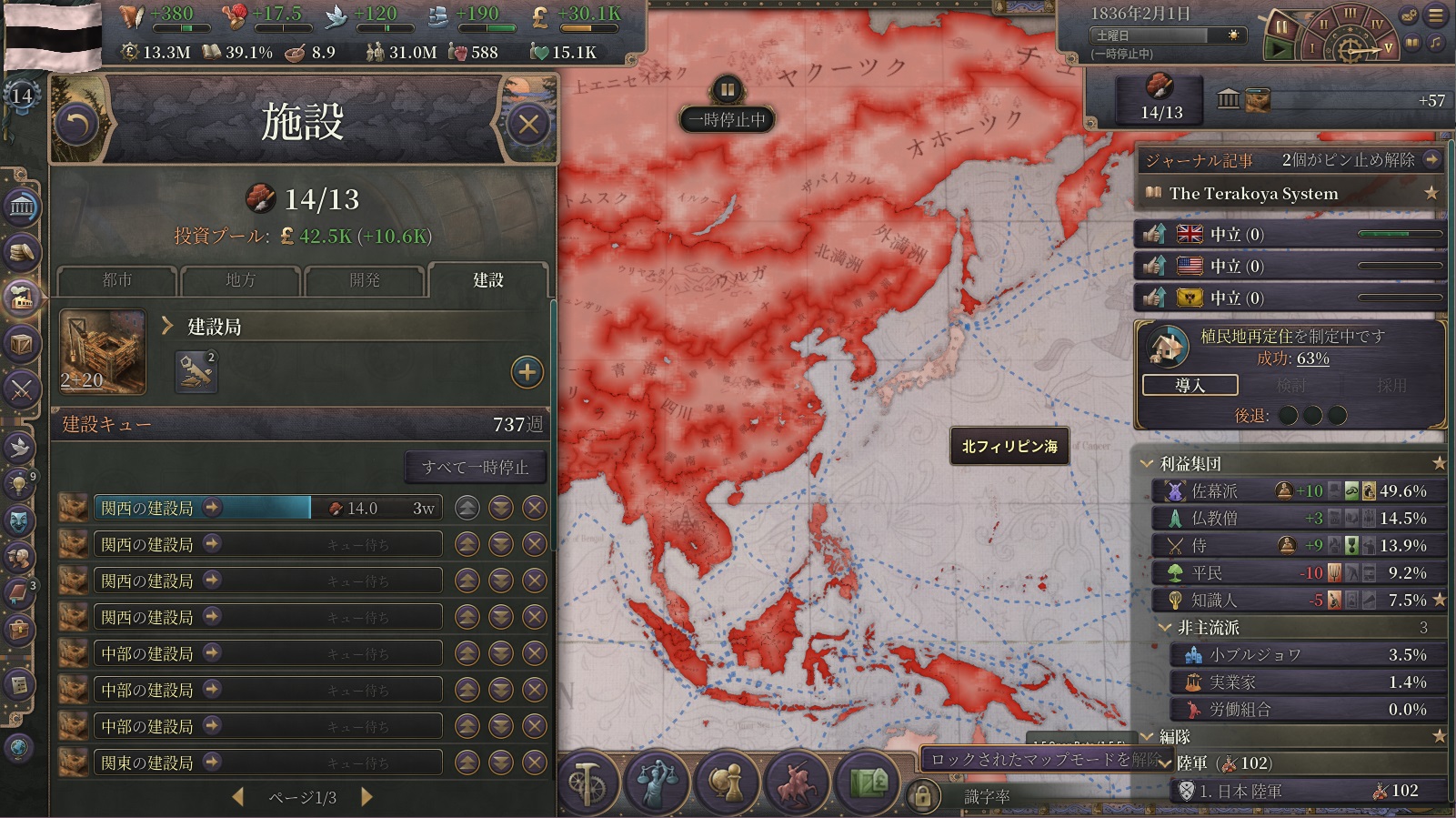This screenshot has height=818, width=1456.
Task: Add a new 建設局 with the plus button
Action: [x=527, y=371]
